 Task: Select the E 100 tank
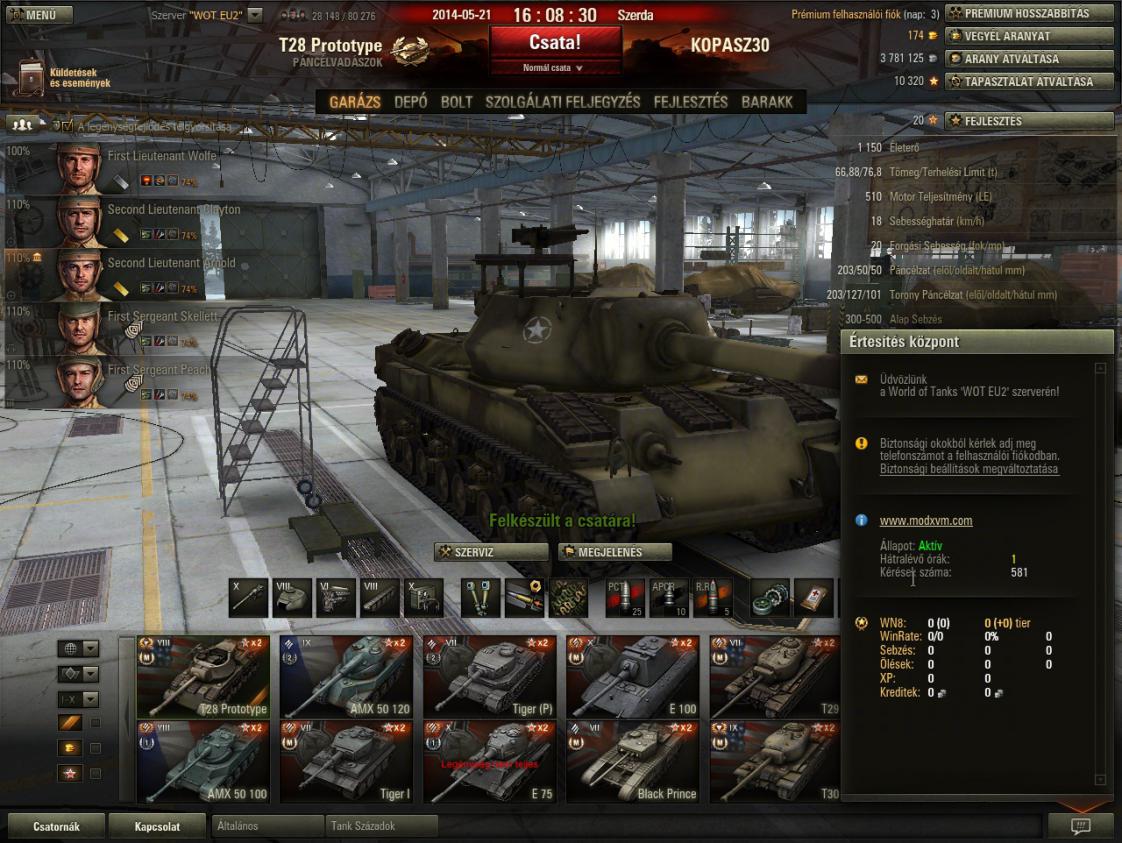[x=632, y=677]
